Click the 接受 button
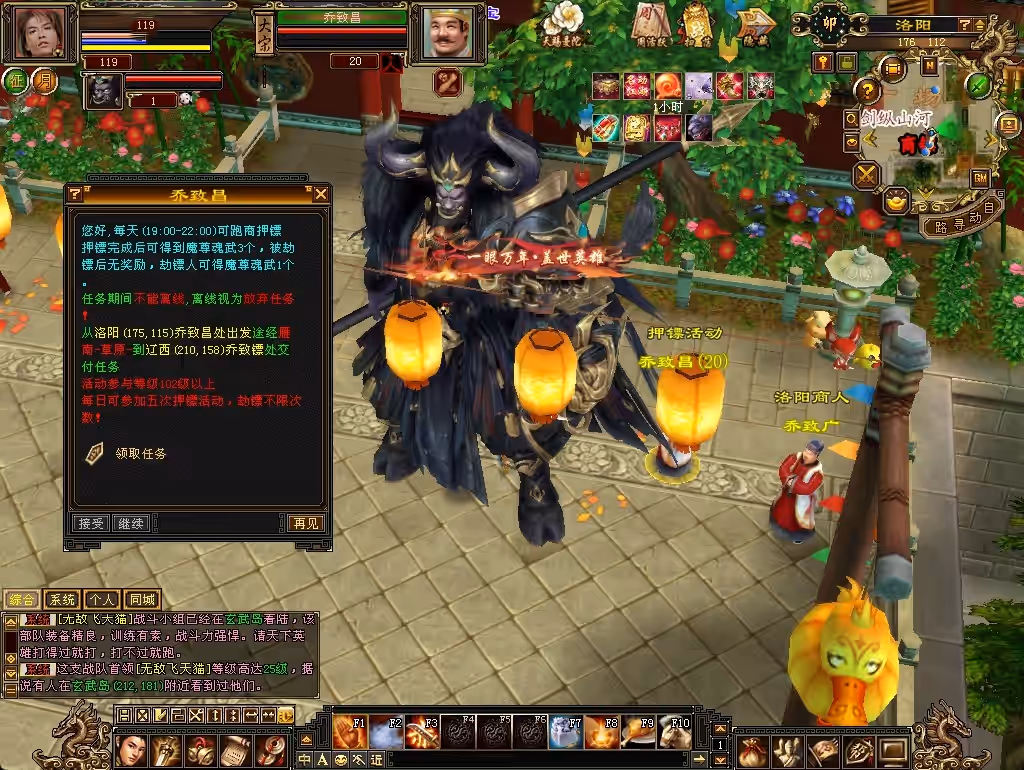This screenshot has height=770, width=1024. (91, 523)
